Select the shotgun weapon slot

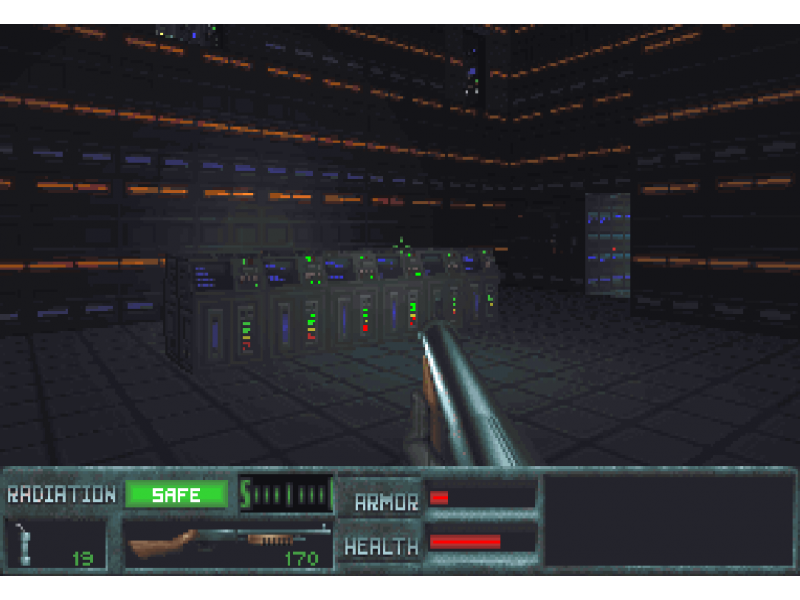[x=230, y=543]
